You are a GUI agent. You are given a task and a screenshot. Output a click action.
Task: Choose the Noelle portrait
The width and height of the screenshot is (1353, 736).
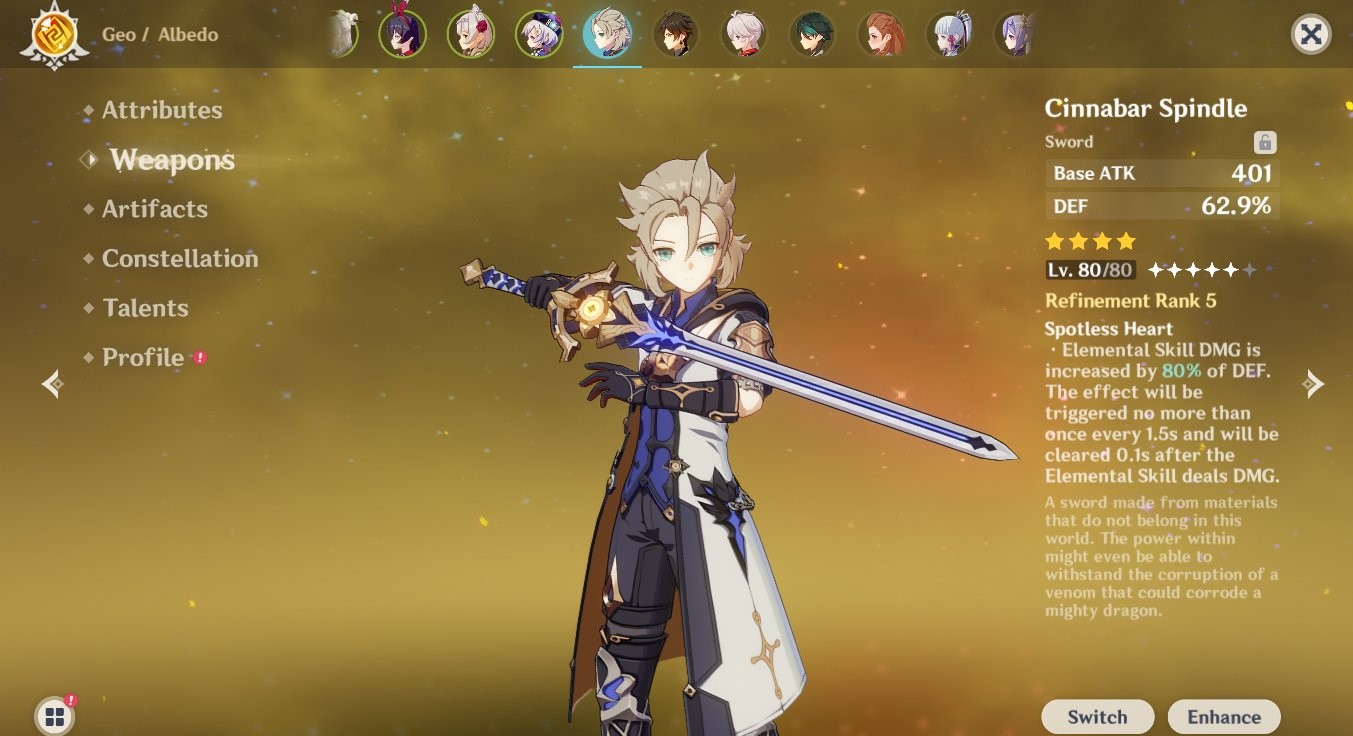(x=470, y=34)
